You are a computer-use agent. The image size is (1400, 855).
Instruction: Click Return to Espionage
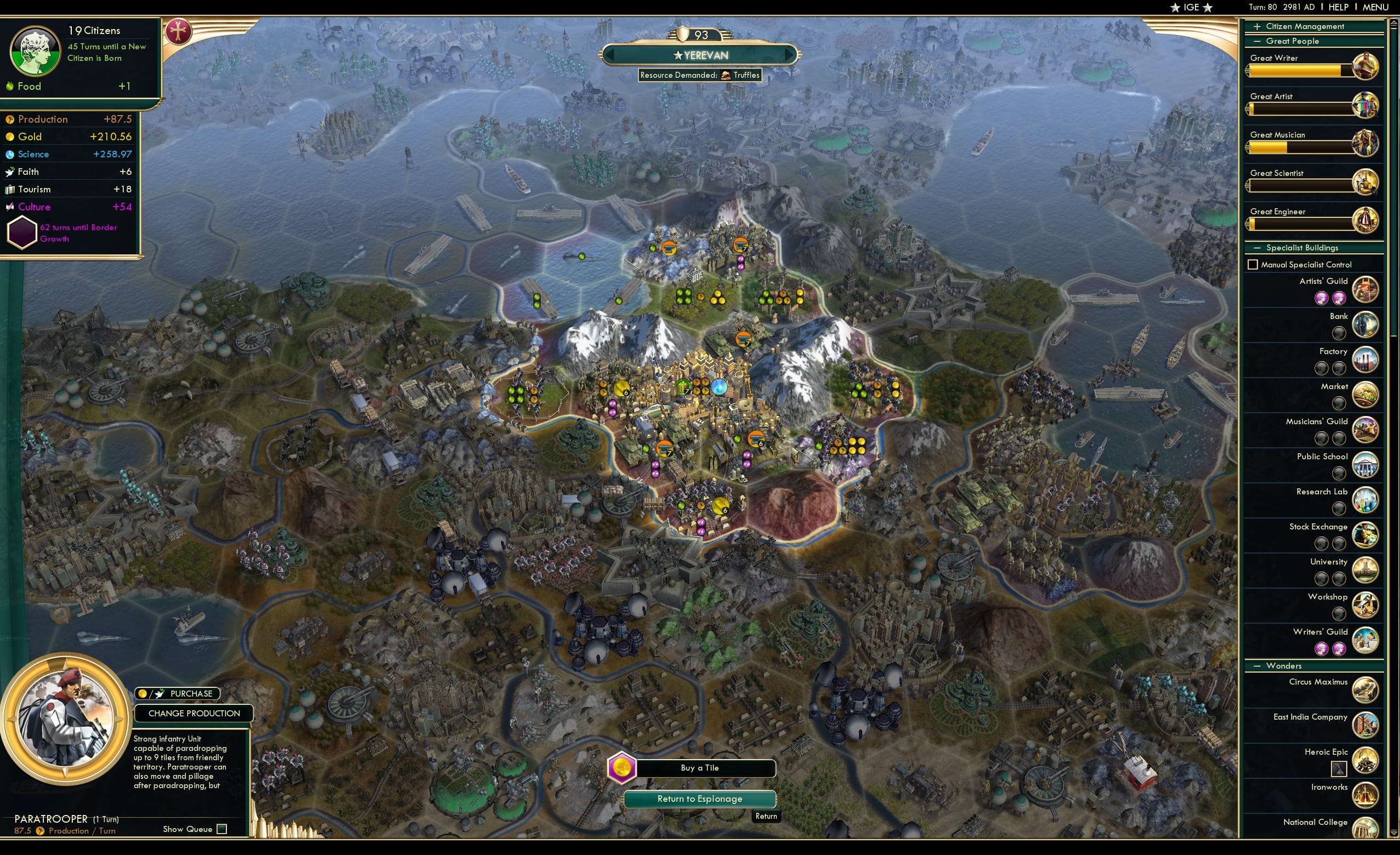(x=701, y=799)
